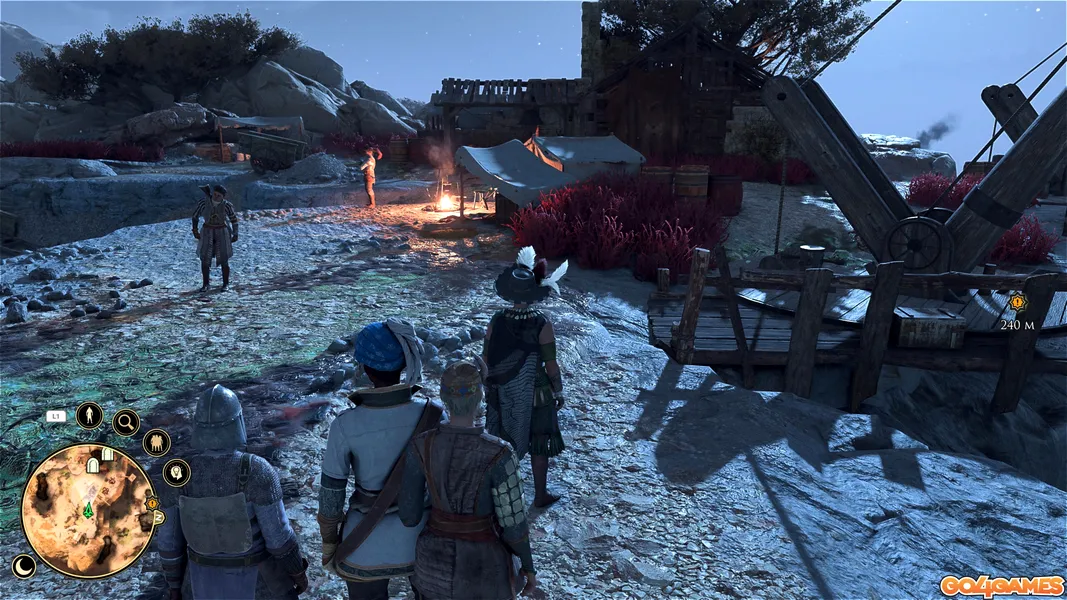Activate the magnifying glass search icon
Viewport: 1067px width, 600px height.
(x=126, y=423)
